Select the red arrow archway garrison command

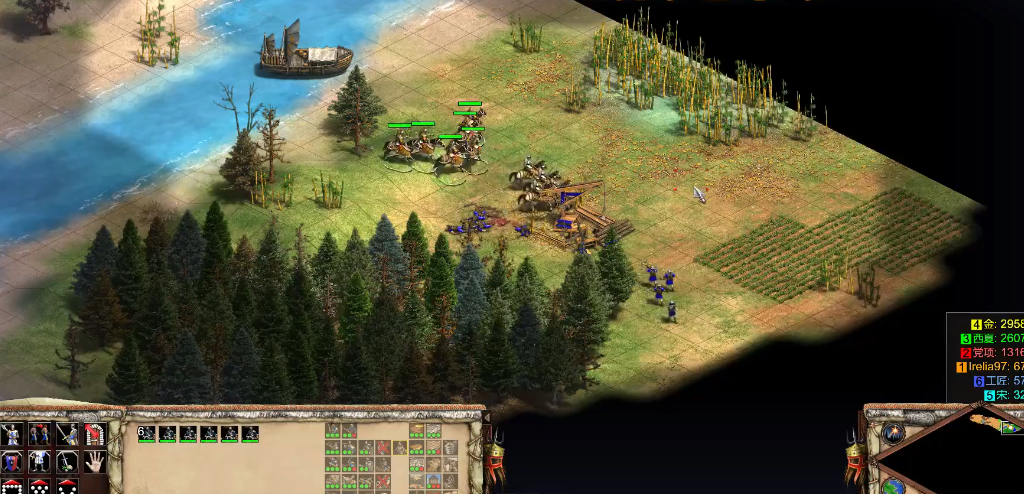[x=94, y=435]
